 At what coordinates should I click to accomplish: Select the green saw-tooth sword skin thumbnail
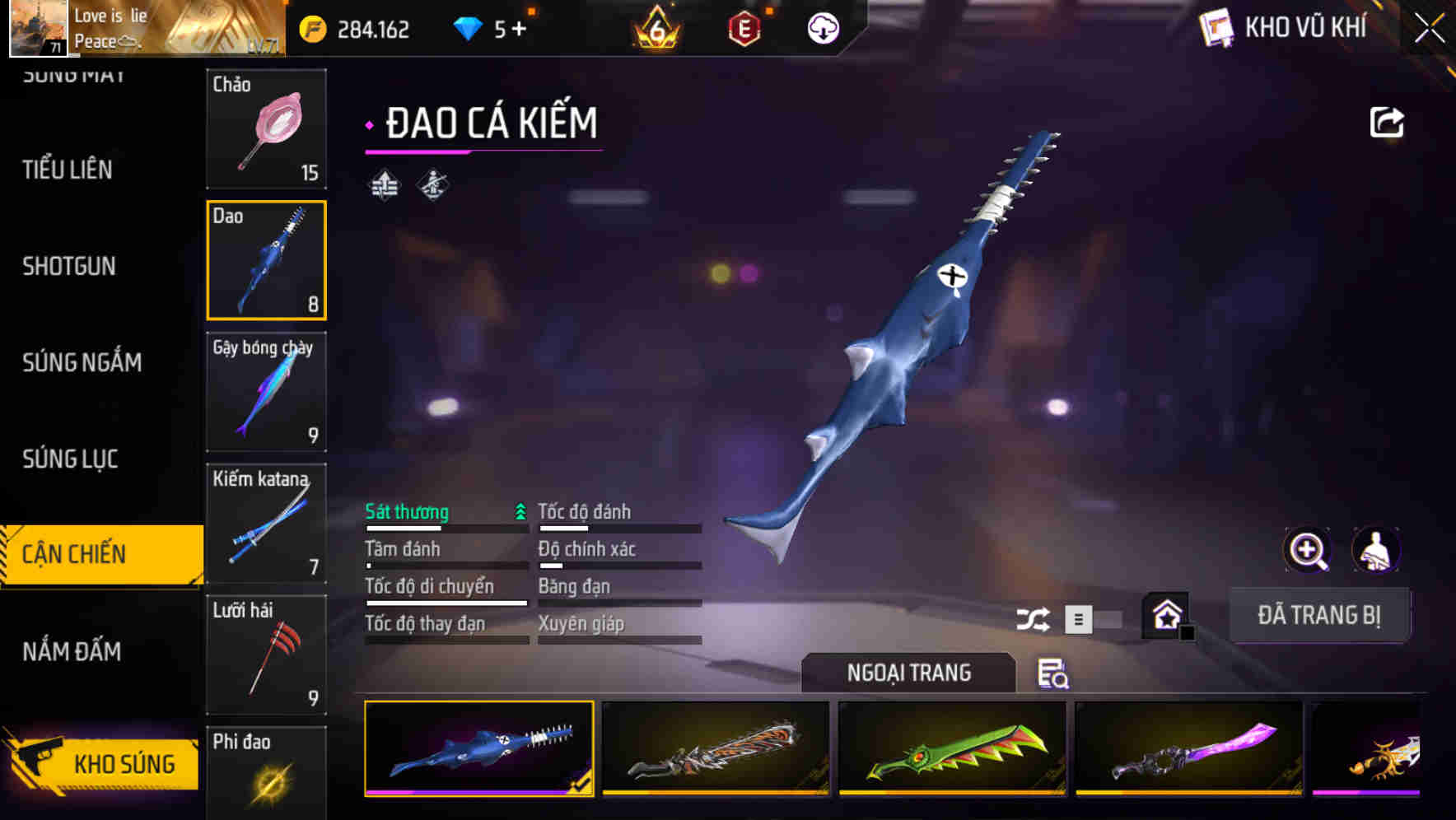click(953, 750)
